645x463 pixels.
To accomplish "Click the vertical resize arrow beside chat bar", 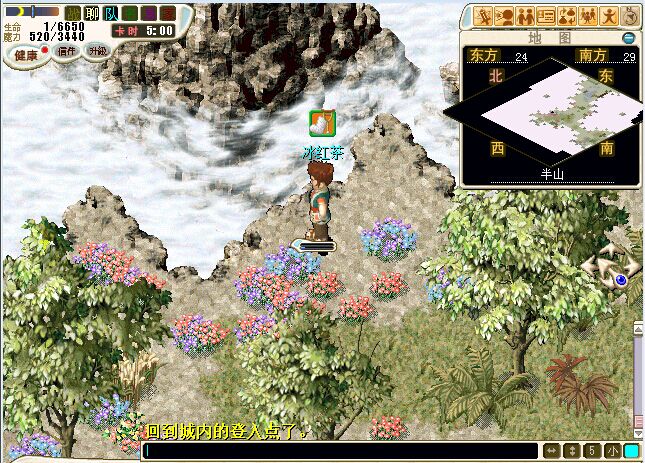I will [571, 451].
